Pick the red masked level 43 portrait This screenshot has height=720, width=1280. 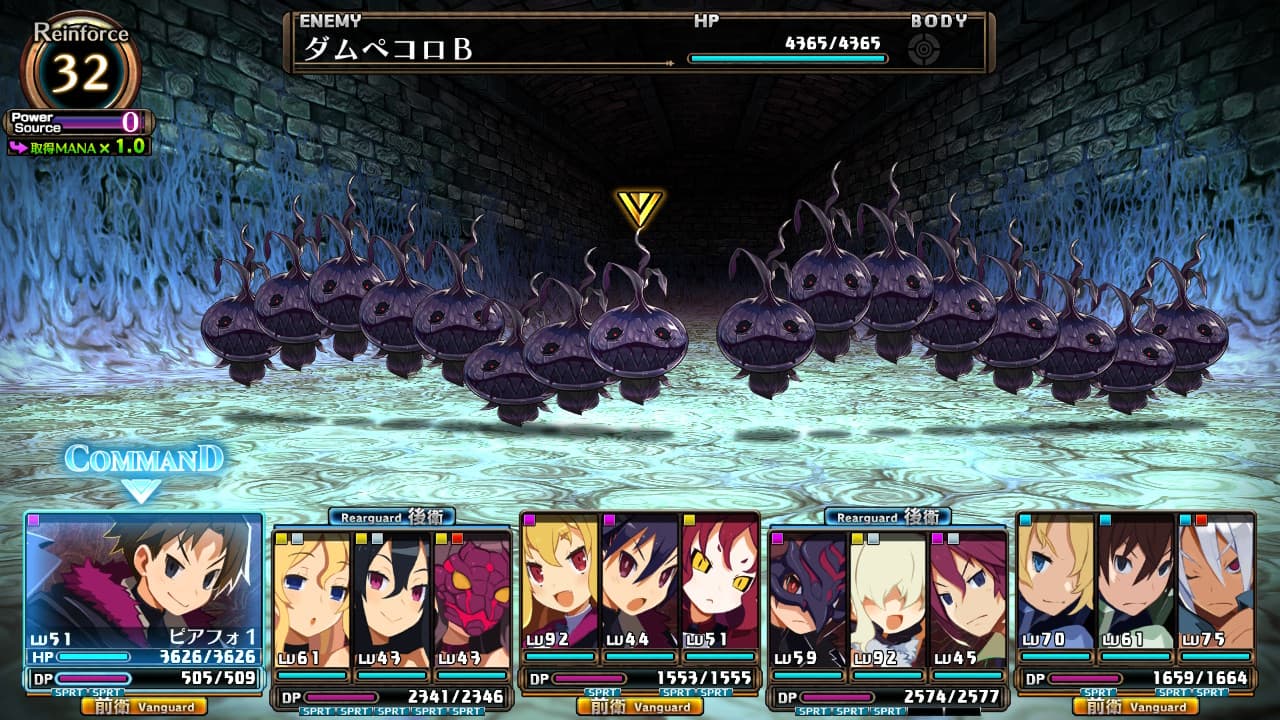(x=471, y=590)
